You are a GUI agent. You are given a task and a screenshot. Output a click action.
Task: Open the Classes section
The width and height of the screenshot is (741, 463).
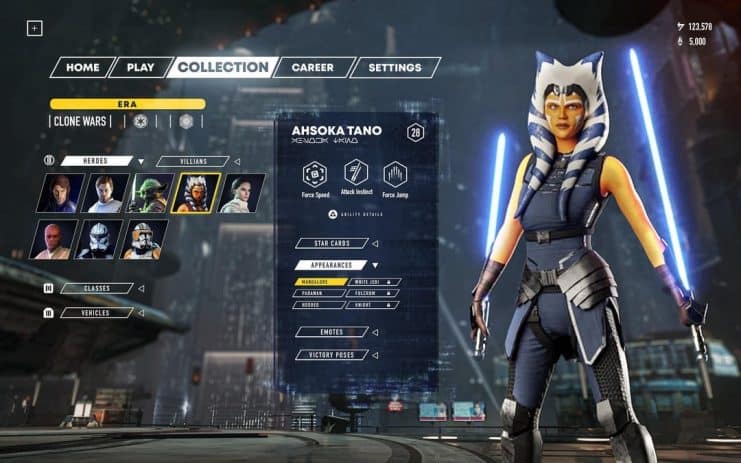pos(97,288)
